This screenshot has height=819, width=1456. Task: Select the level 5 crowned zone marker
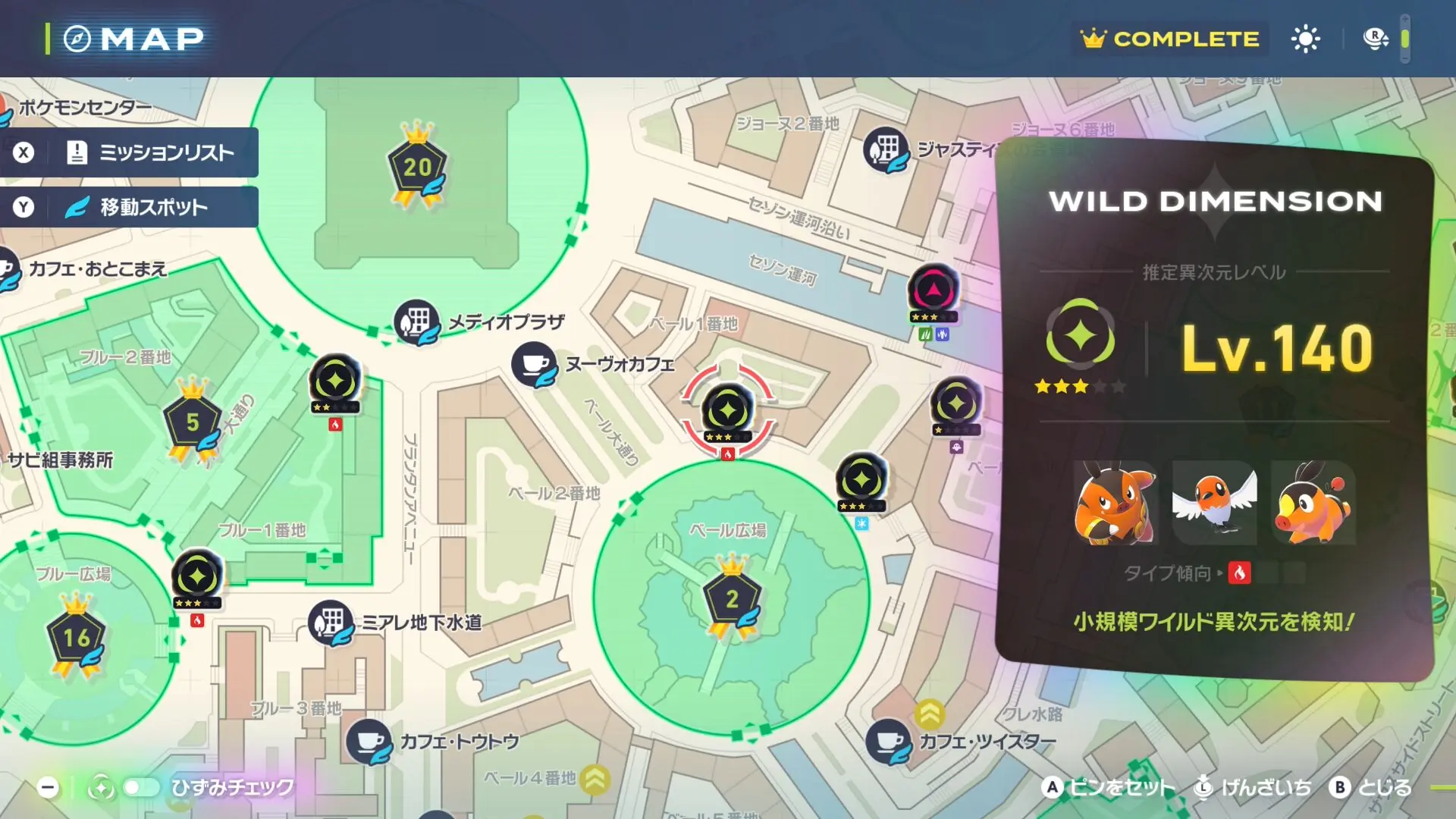pyautogui.click(x=193, y=422)
